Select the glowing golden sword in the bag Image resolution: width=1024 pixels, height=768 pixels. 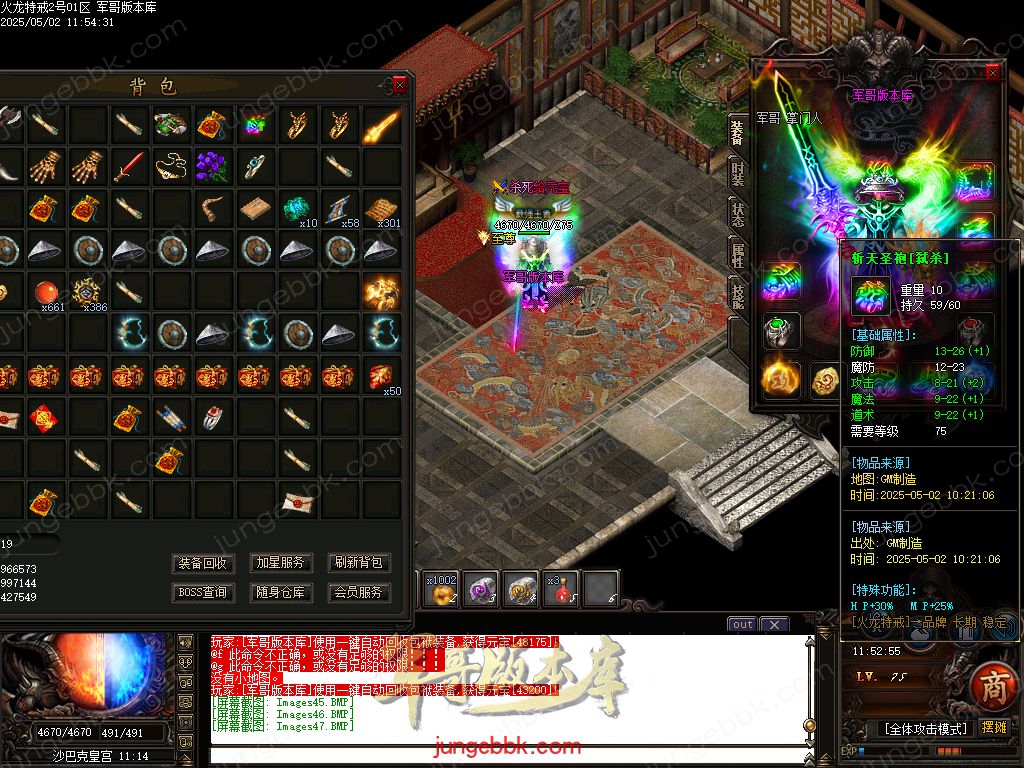click(x=382, y=125)
